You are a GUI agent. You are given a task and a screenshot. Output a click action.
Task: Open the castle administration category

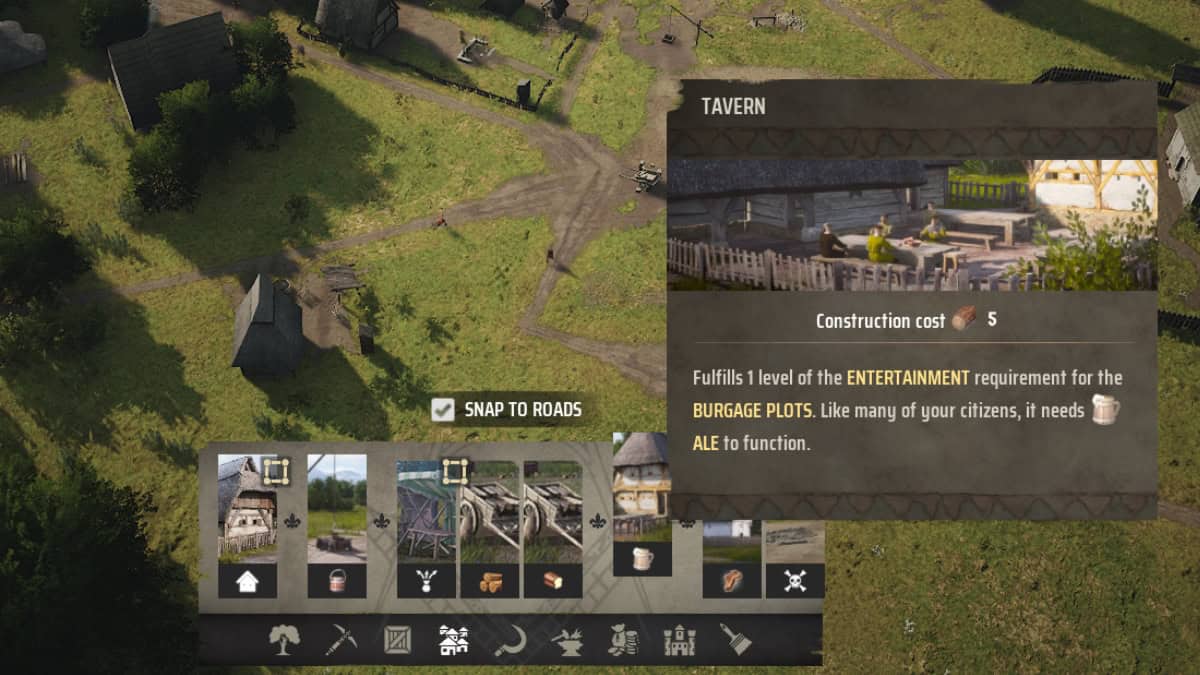click(680, 640)
